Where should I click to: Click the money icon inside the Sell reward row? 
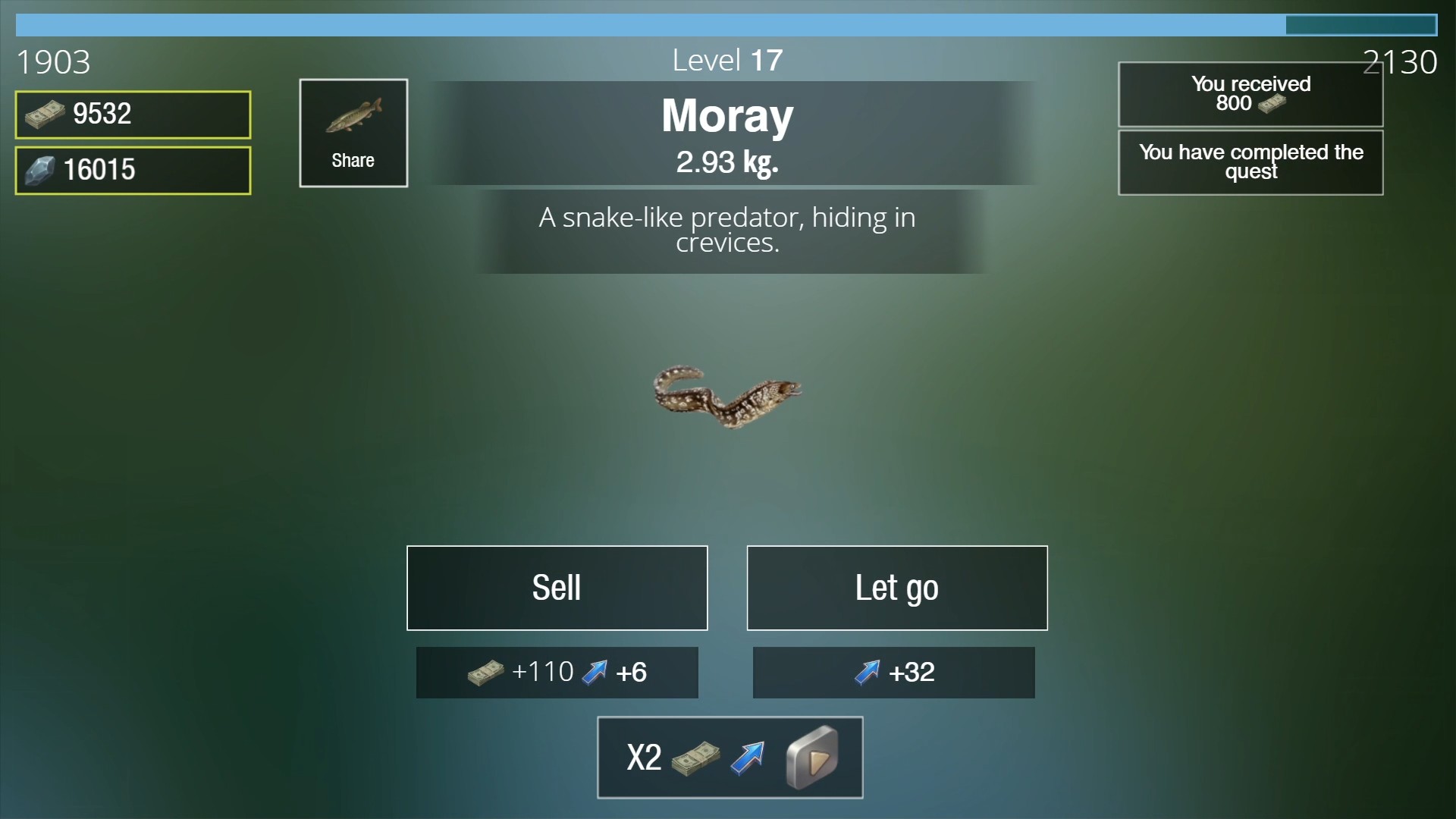click(485, 673)
